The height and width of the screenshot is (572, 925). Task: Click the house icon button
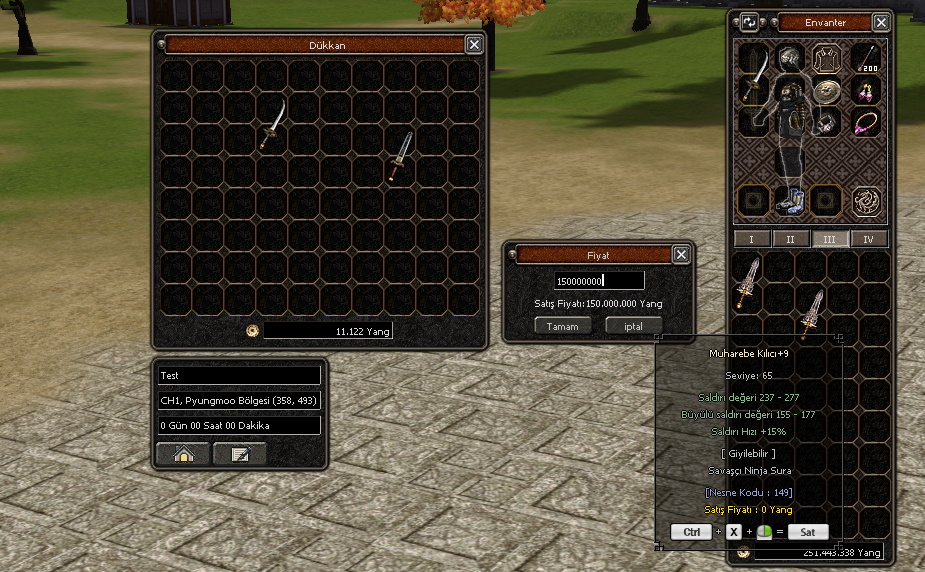(183, 454)
